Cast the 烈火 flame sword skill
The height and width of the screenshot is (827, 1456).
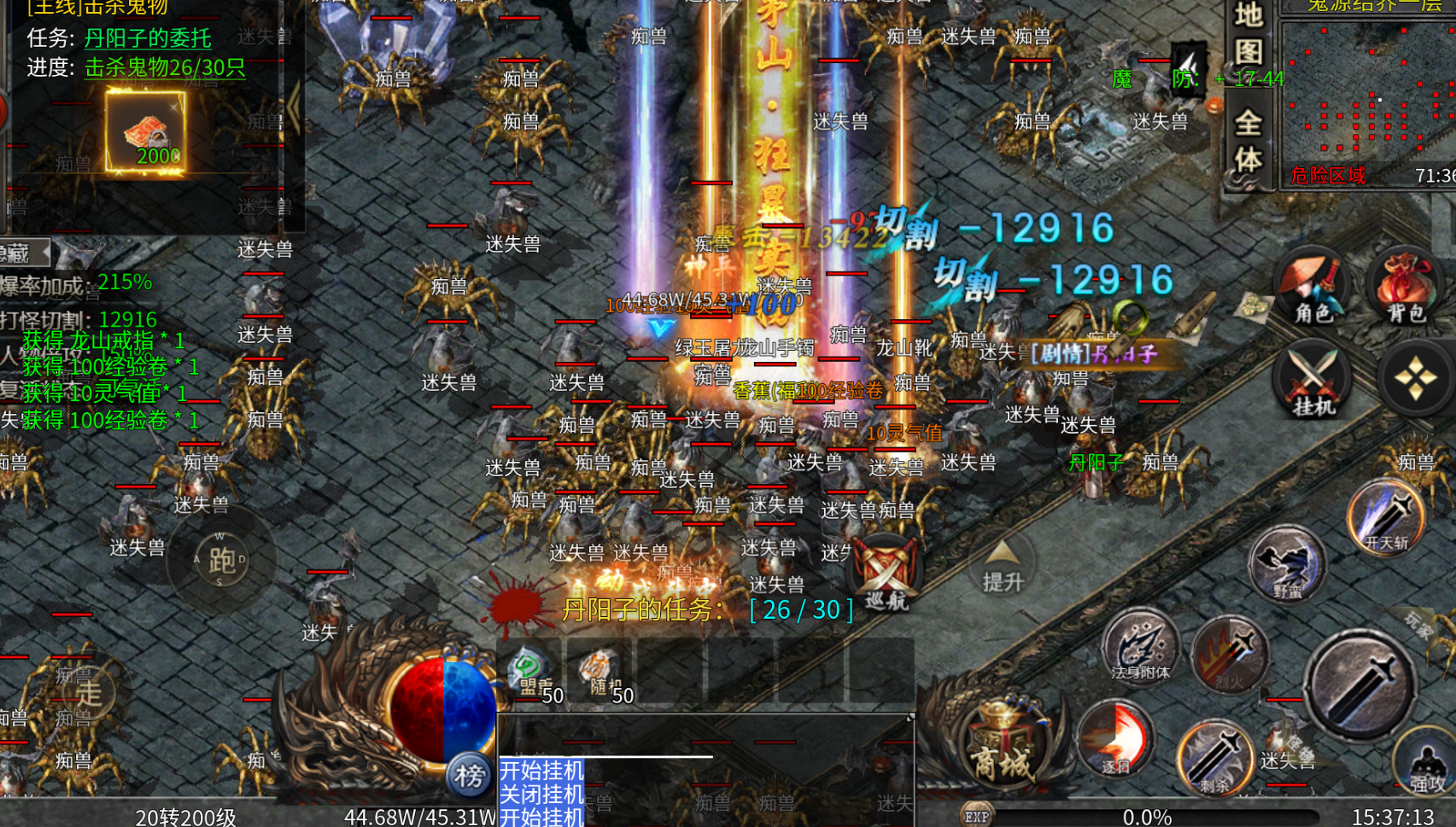[1230, 654]
